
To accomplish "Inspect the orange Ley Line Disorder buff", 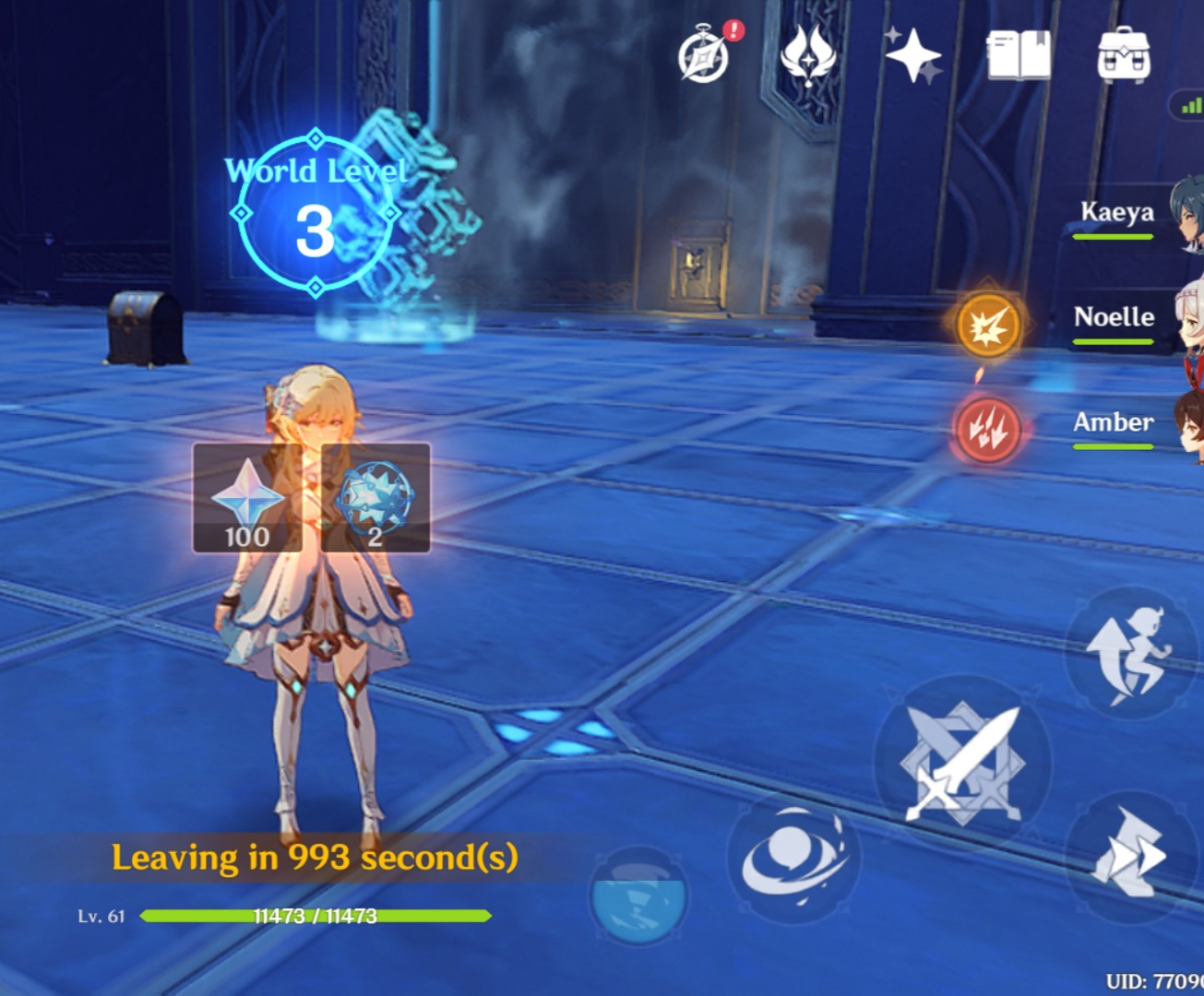I will 987,327.
